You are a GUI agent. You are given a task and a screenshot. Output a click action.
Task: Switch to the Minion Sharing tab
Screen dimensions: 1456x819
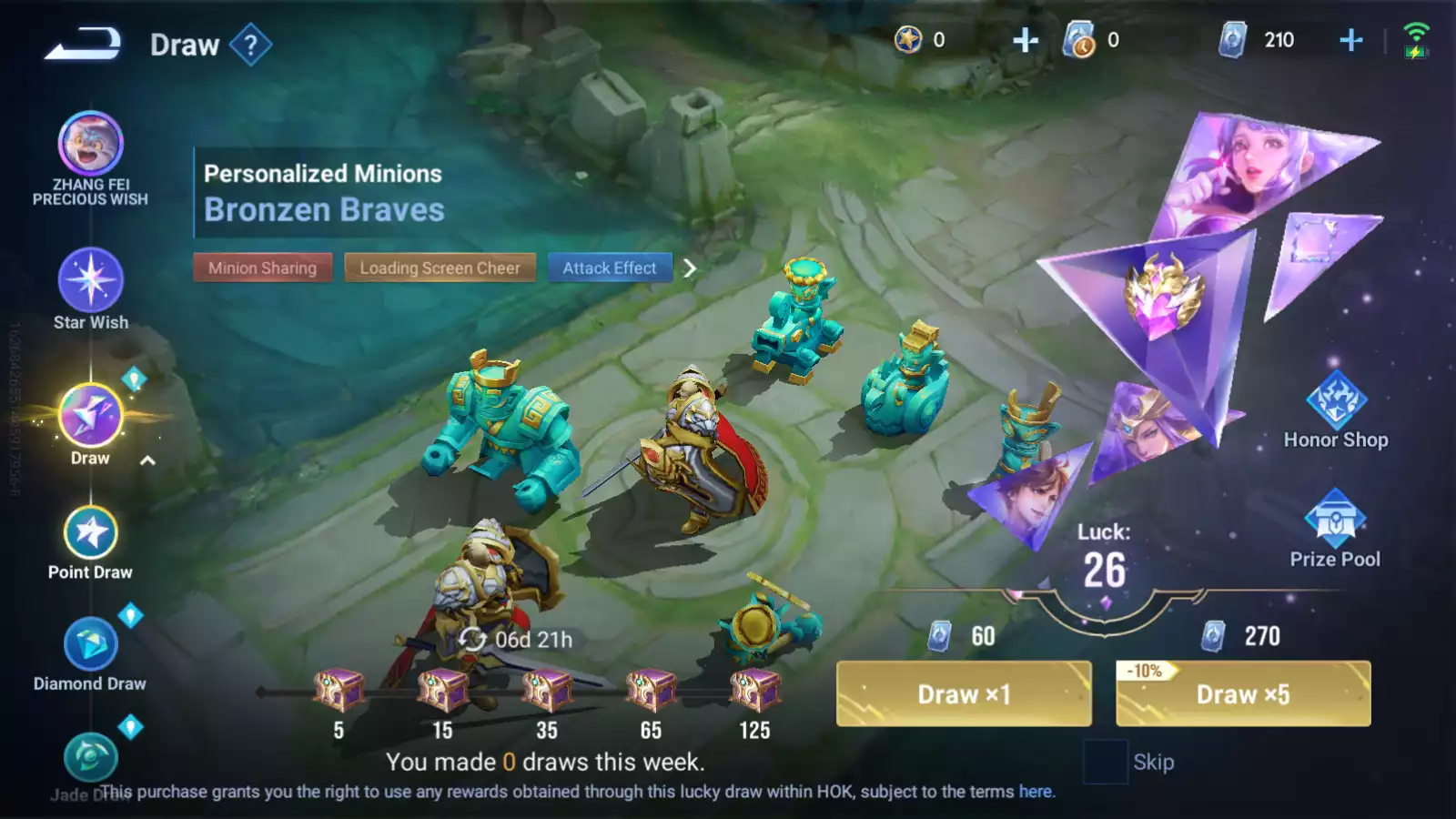(263, 268)
